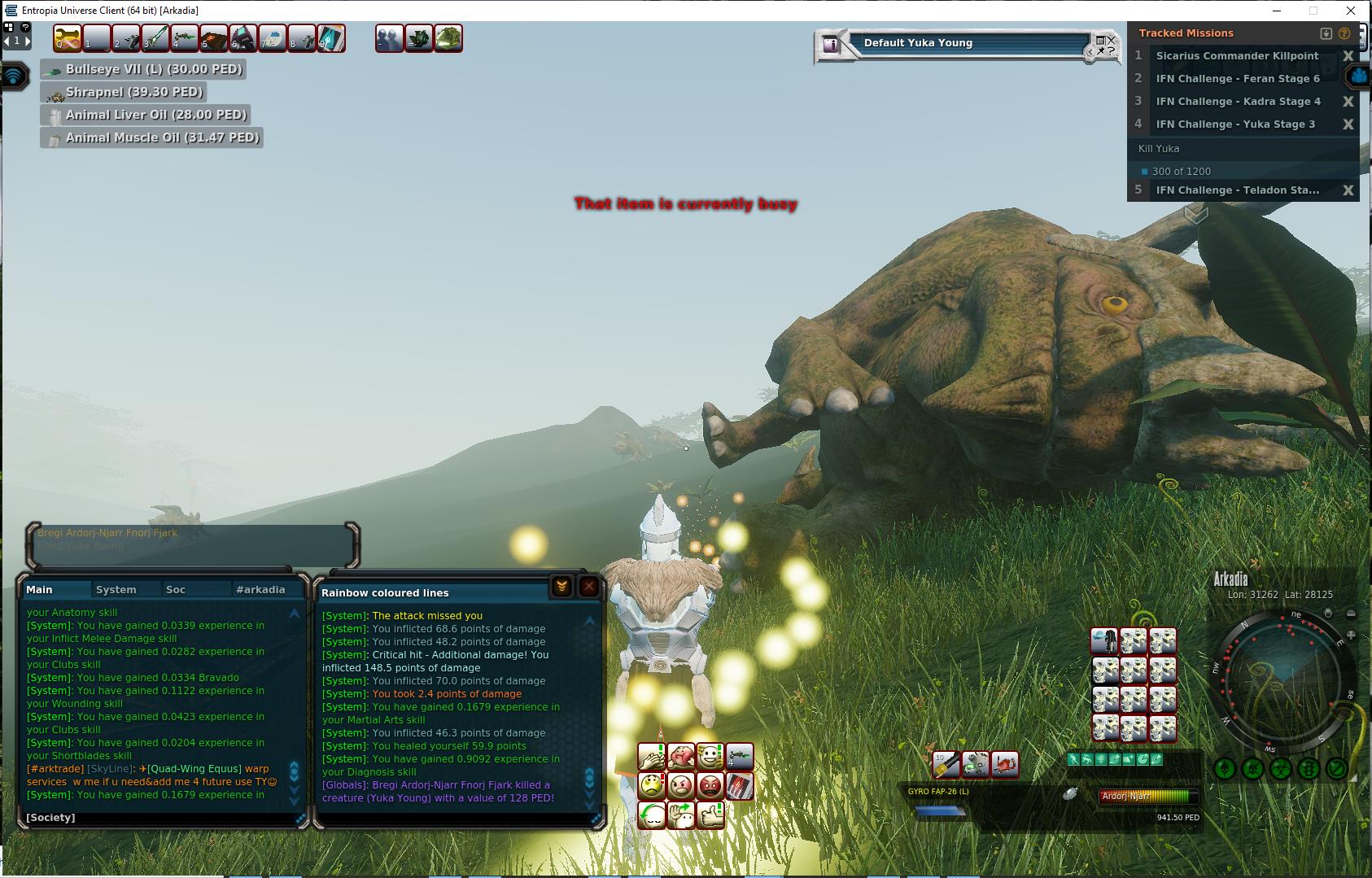Viewport: 1372px width, 878px height.
Task: Select the IFN Challenge - Kadra Stage 4 mission
Action: pos(1237,102)
